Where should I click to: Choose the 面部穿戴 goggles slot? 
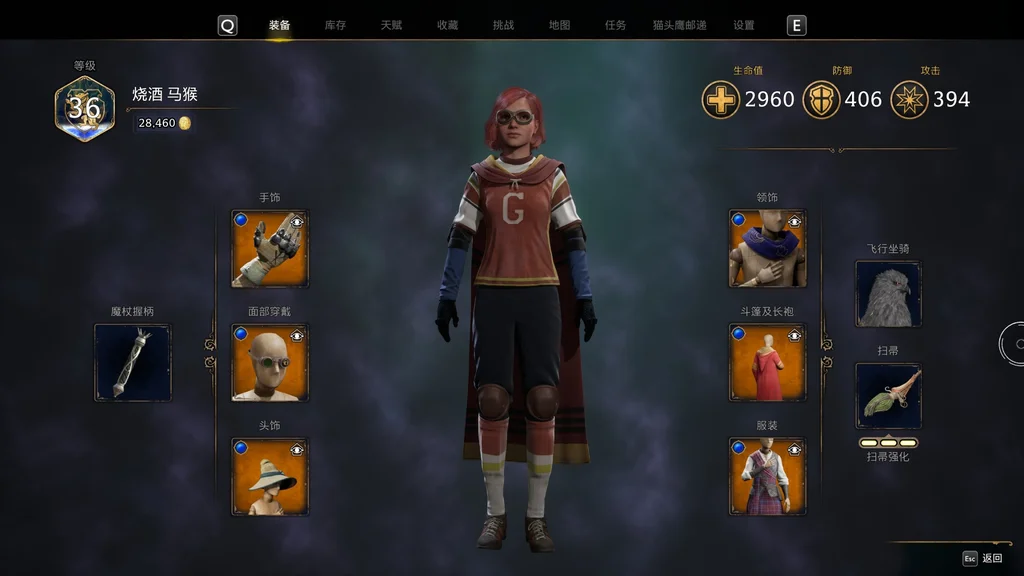coord(270,363)
